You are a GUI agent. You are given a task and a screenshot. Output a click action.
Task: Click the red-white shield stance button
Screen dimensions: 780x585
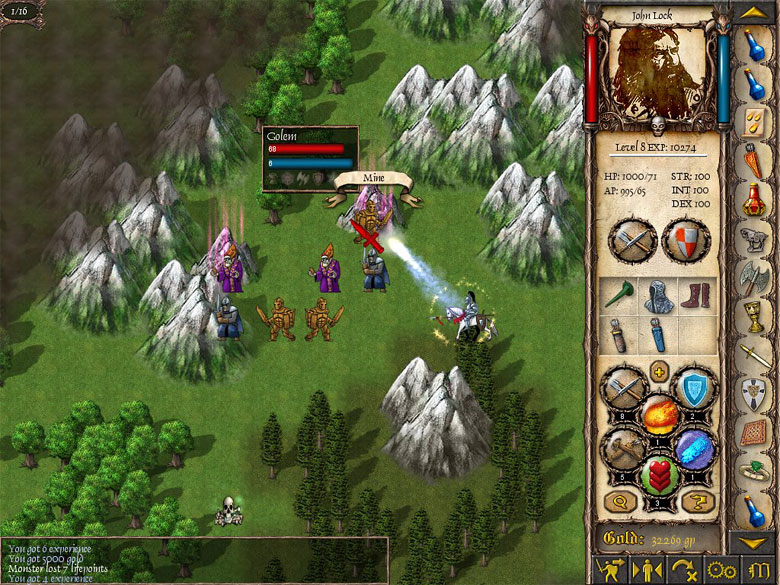coord(686,240)
